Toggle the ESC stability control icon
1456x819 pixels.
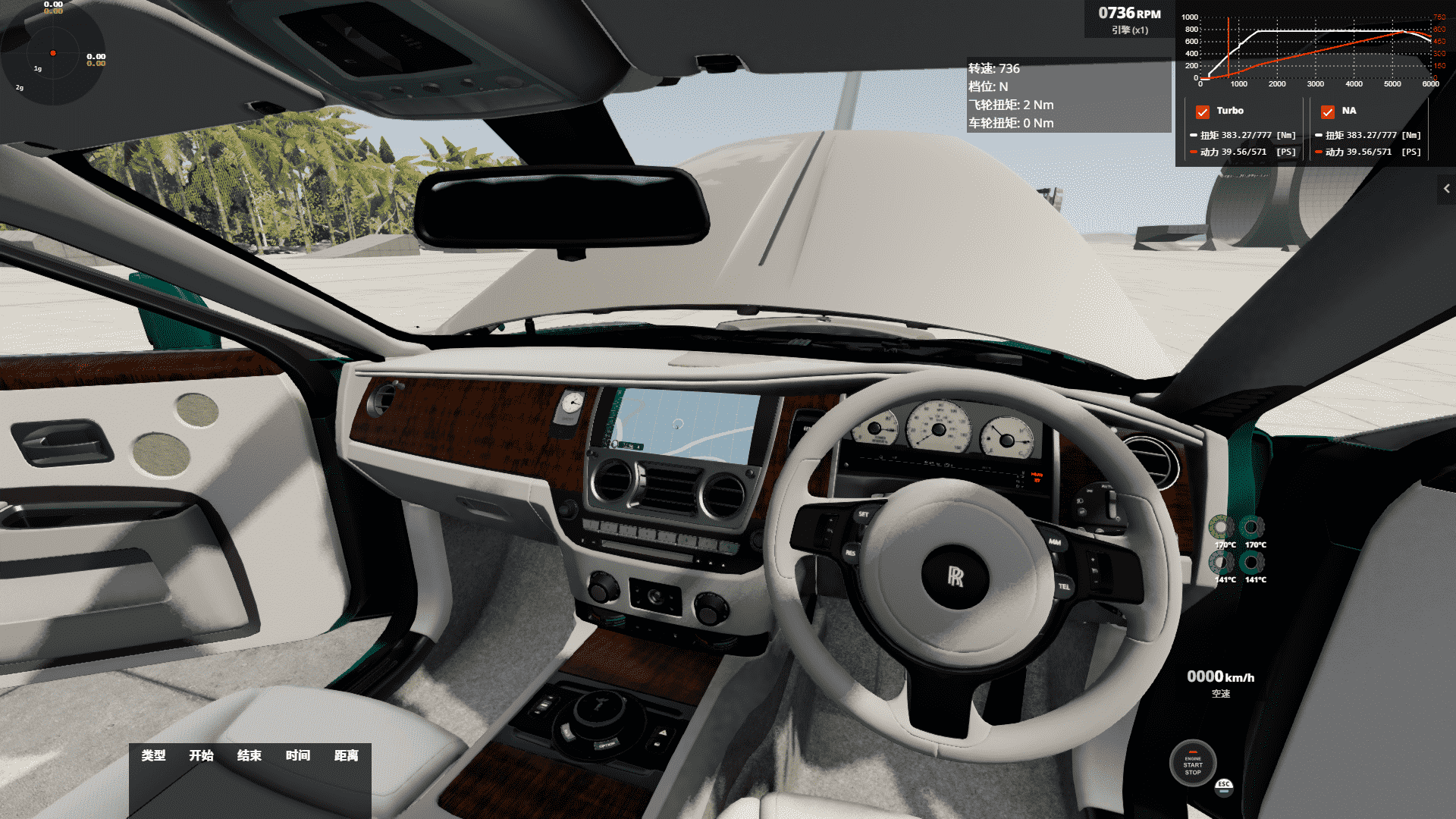pyautogui.click(x=1224, y=786)
